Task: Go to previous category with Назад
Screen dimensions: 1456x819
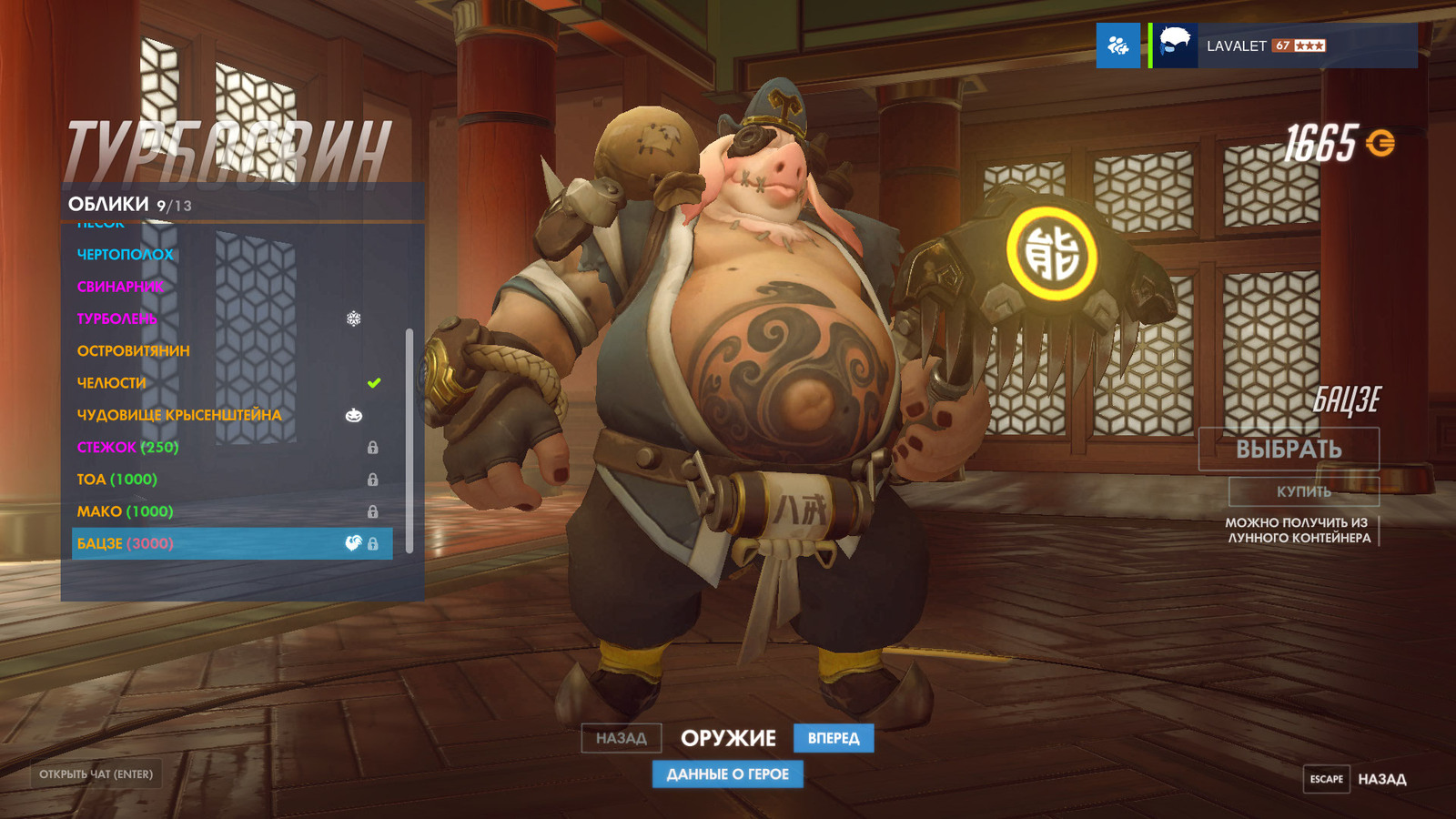Action: 622,738
